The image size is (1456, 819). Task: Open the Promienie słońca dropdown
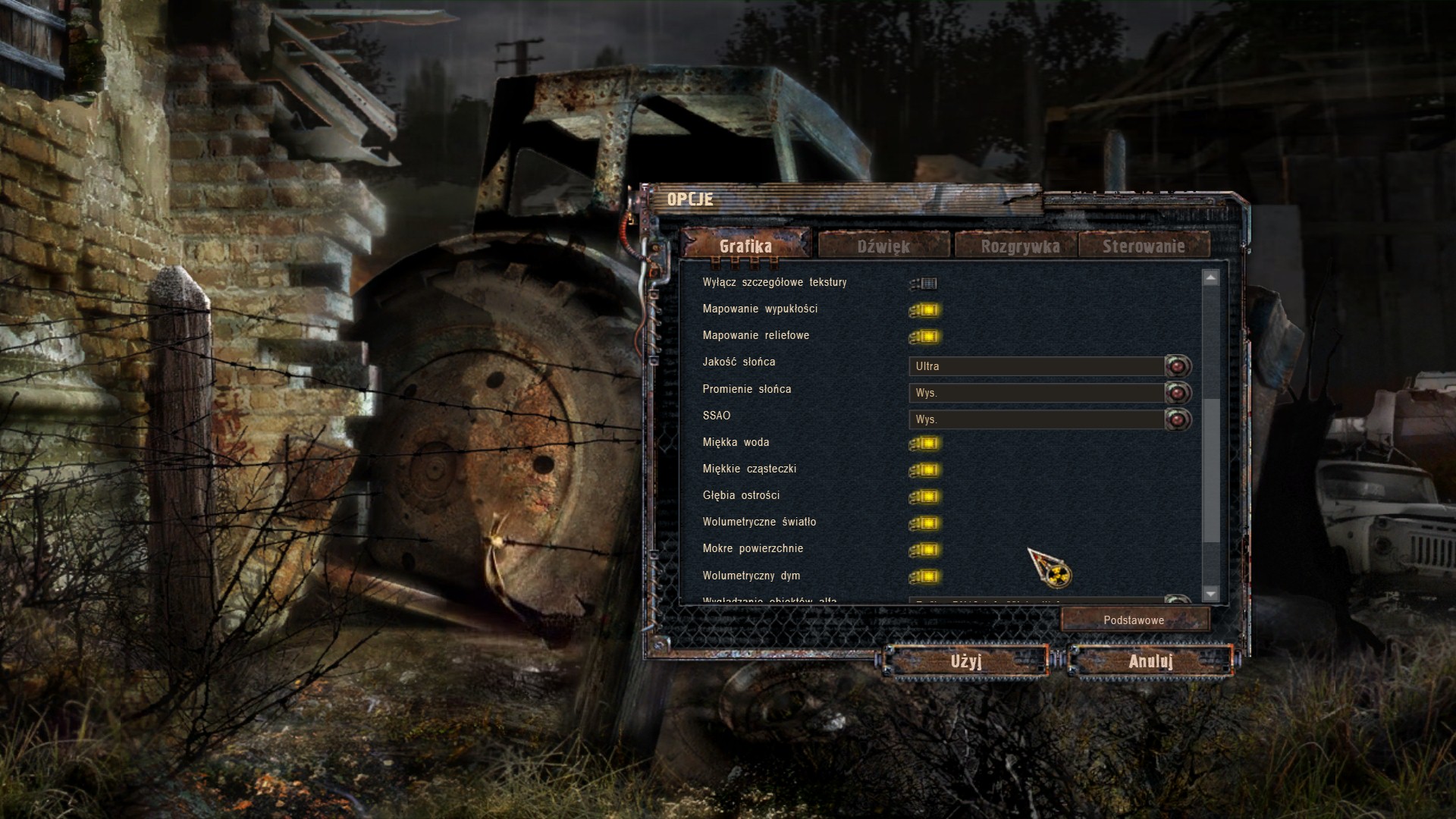(1178, 393)
